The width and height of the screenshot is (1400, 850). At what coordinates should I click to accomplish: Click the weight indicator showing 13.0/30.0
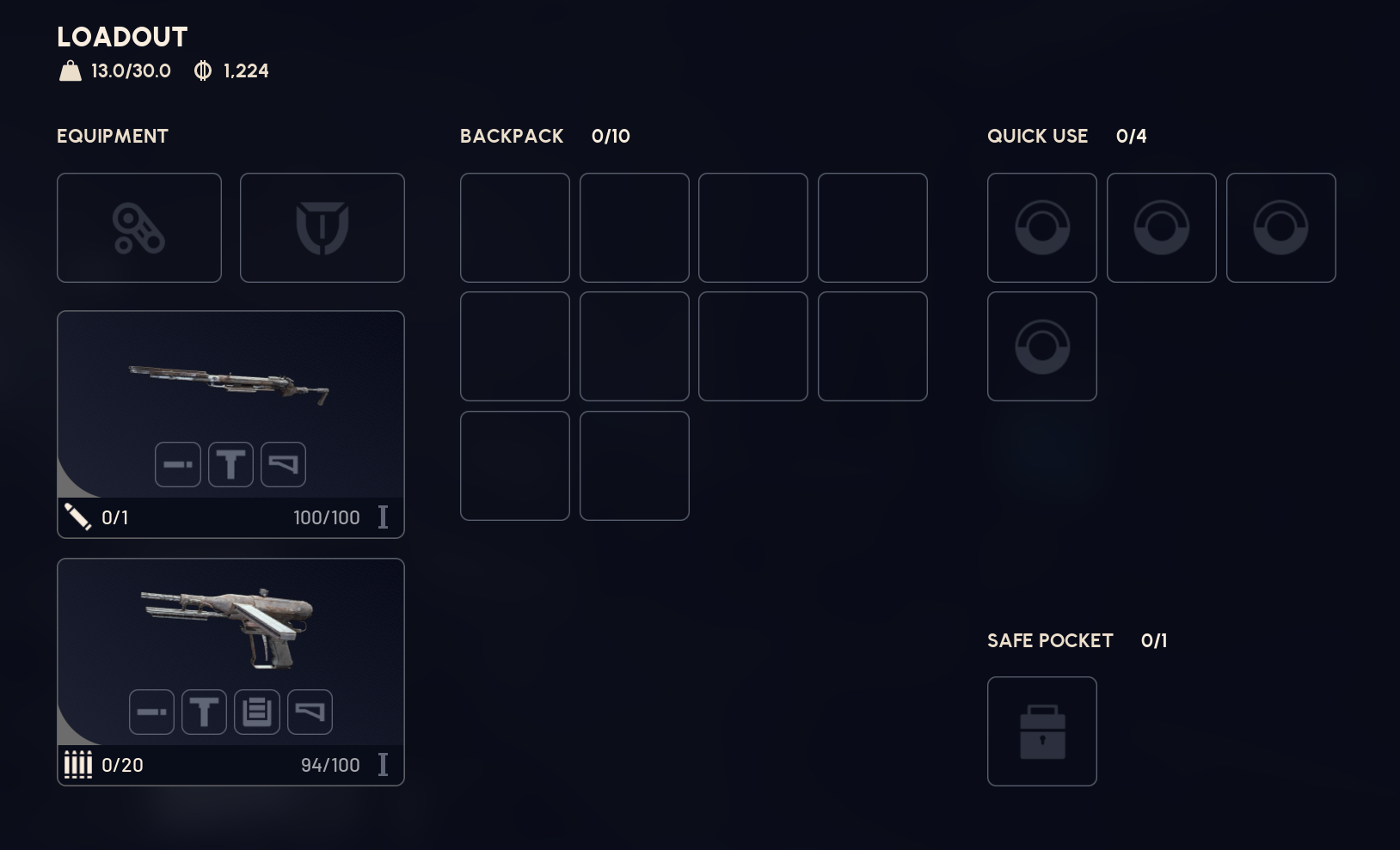point(116,70)
